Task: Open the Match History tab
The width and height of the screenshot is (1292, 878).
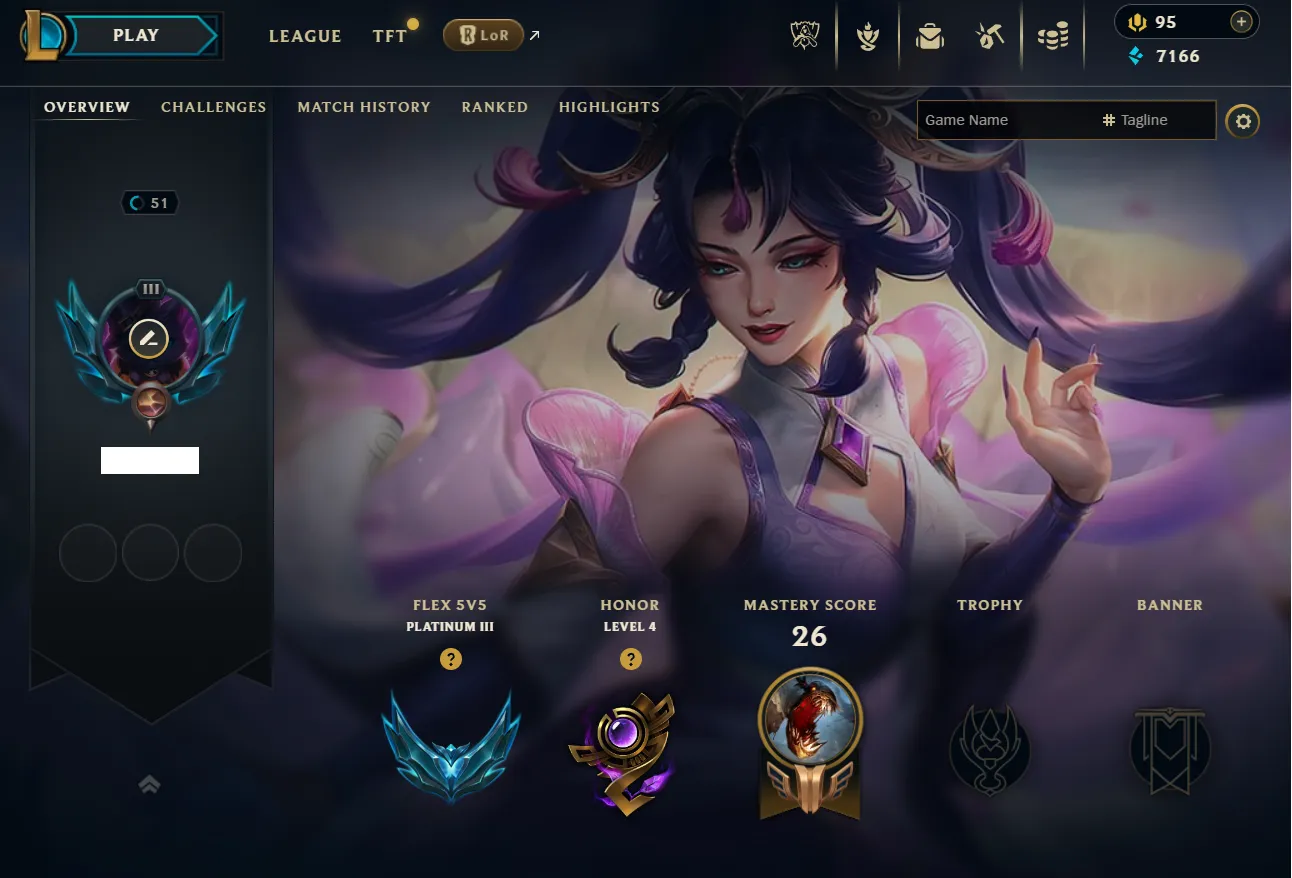Action: (363, 107)
